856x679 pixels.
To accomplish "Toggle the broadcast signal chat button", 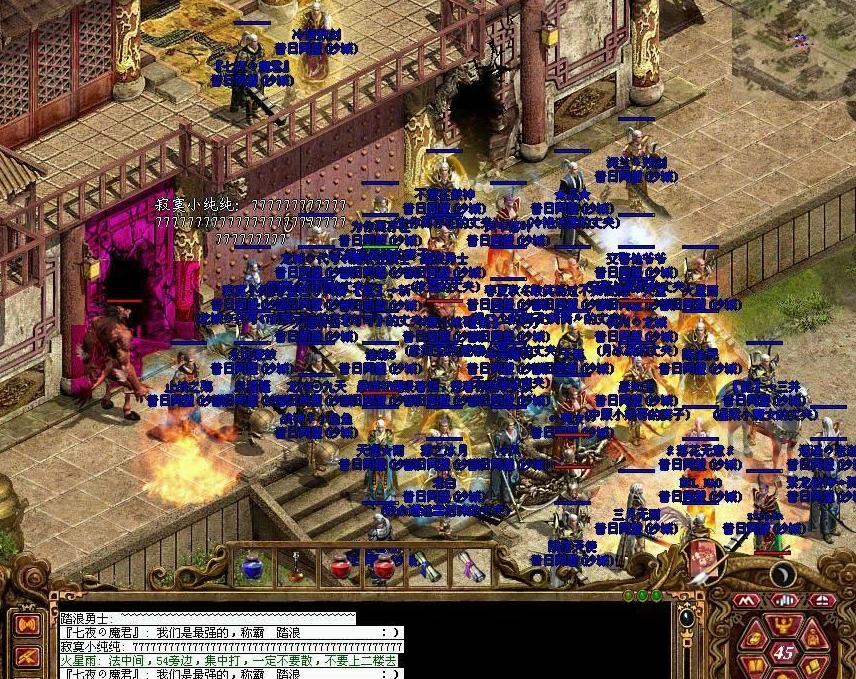I will point(27,626).
